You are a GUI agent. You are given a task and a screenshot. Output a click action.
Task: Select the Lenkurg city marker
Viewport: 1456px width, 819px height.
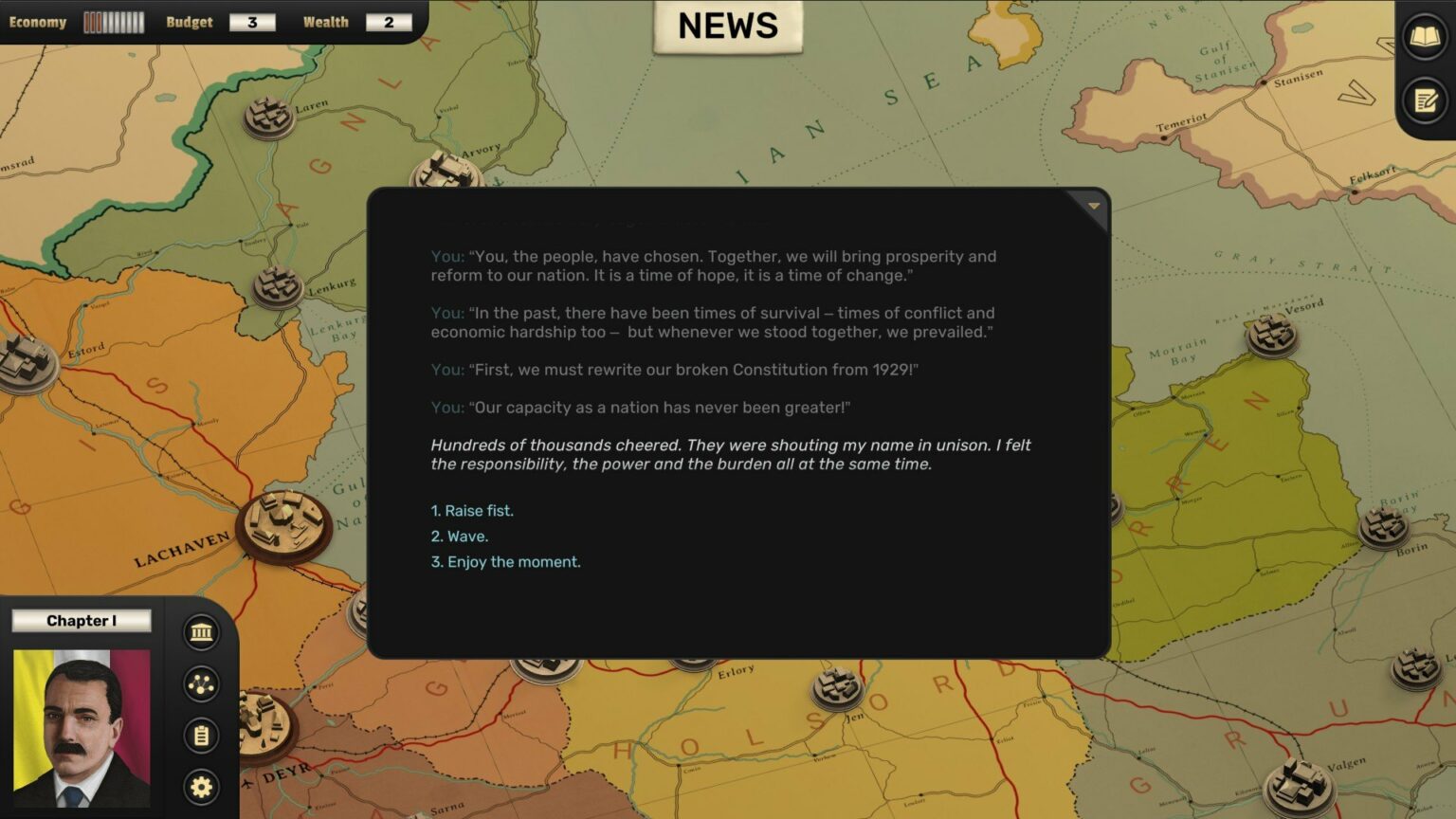277,285
